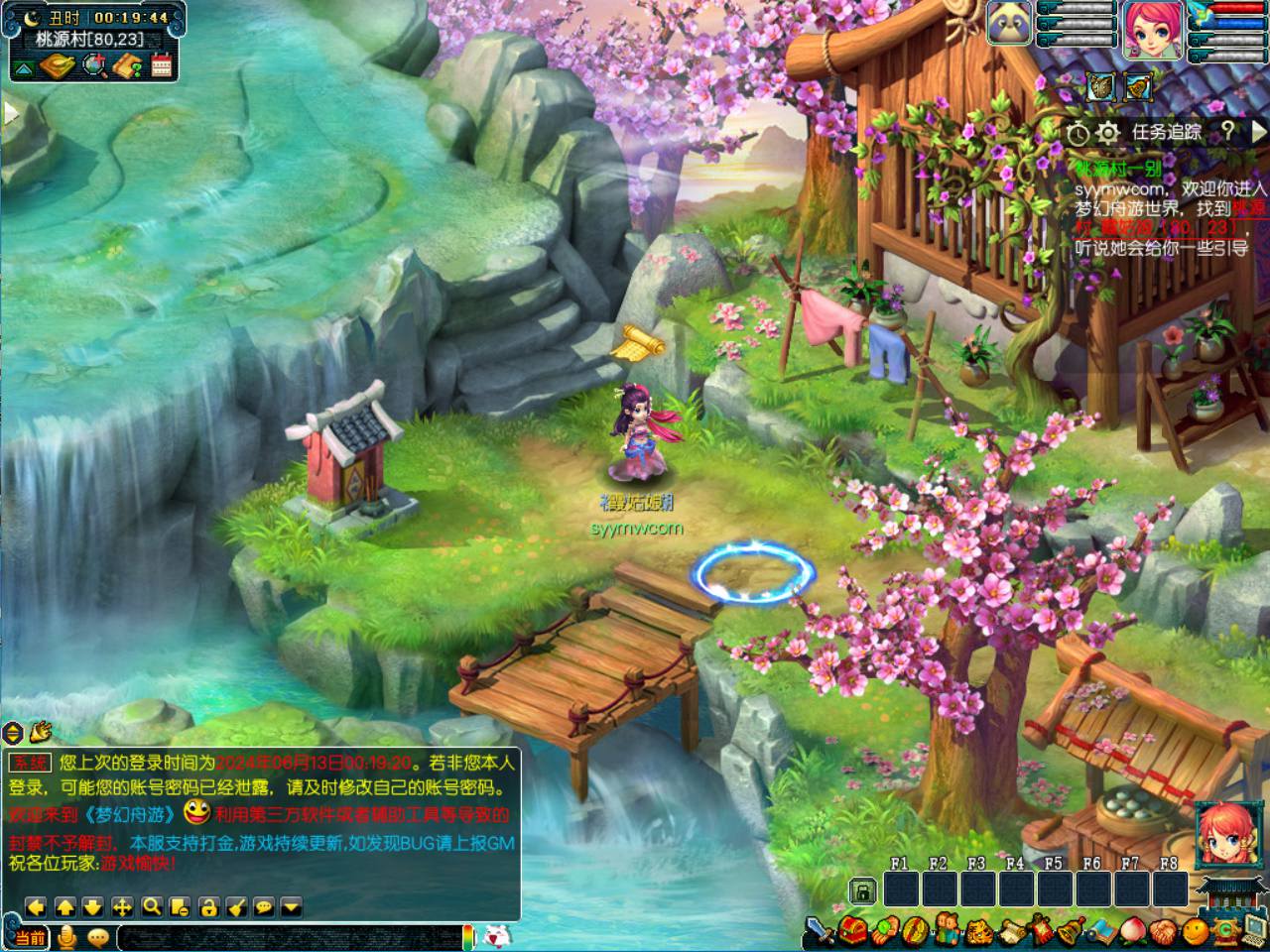The width and height of the screenshot is (1270, 952).
Task: Collapse panel with the green up-arrow button
Action: point(24,67)
